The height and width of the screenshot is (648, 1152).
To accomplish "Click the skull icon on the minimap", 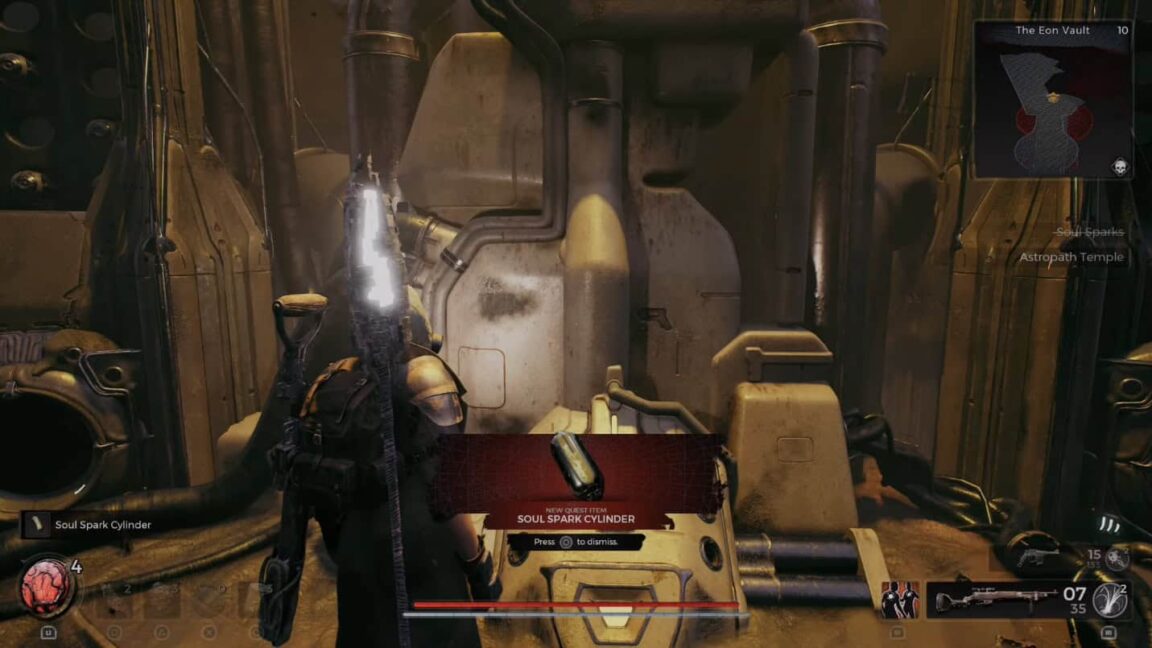I will coord(1119,166).
